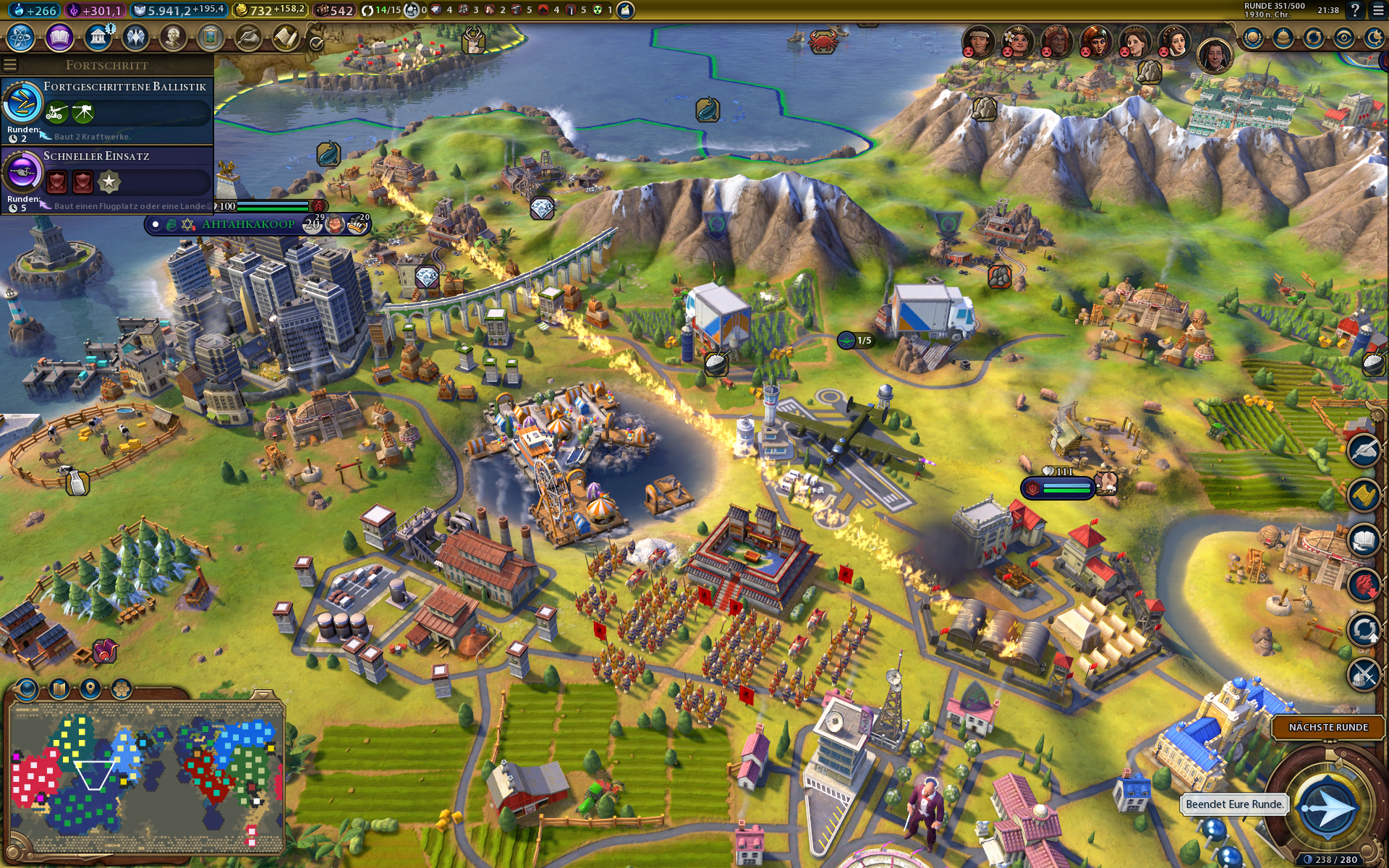This screenshot has width=1389, height=868.
Task: Open the Civilopedia question mark help
Action: tap(1355, 10)
